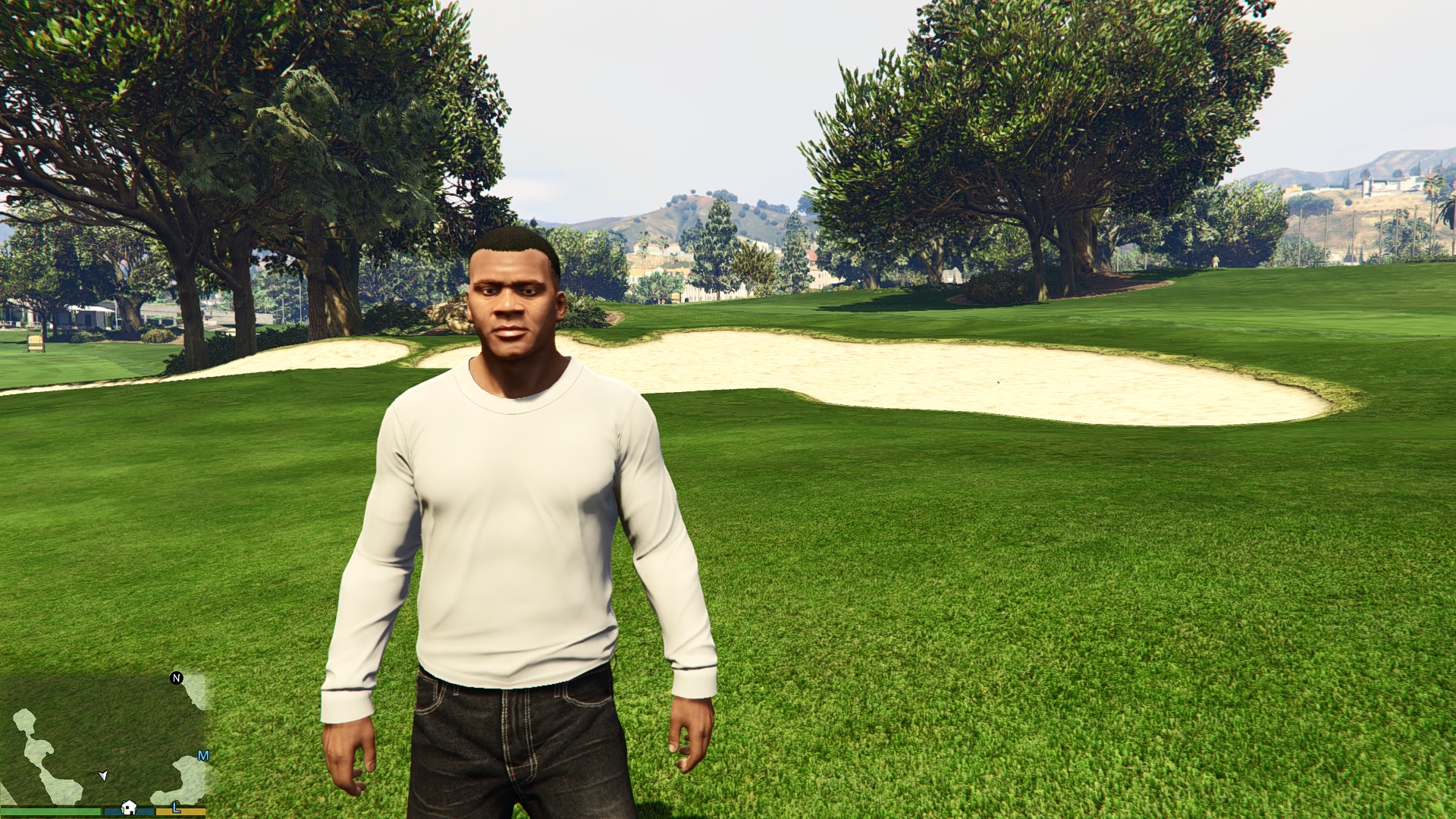Select the blue M mission blip

pyautogui.click(x=202, y=755)
